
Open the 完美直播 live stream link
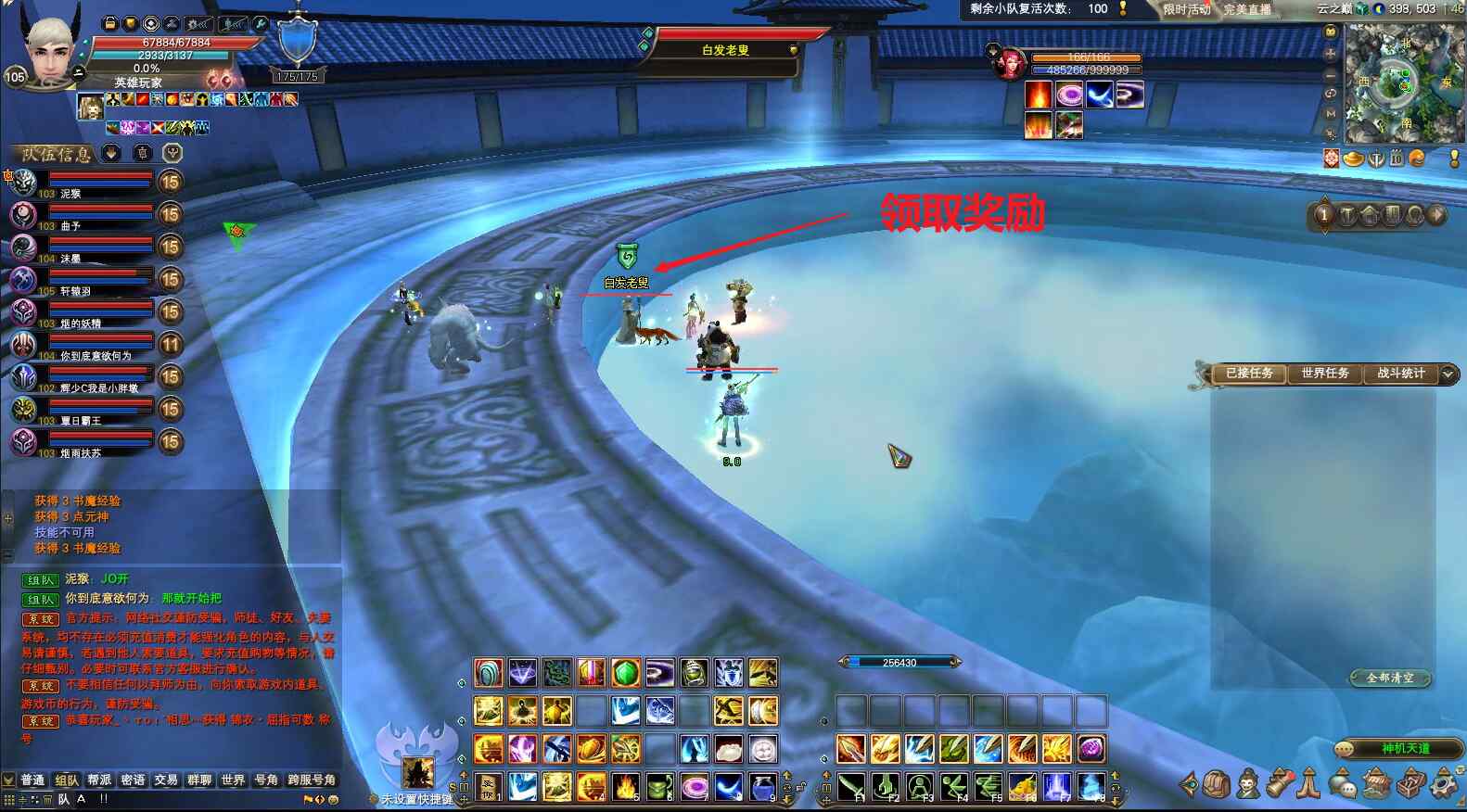1246,9
